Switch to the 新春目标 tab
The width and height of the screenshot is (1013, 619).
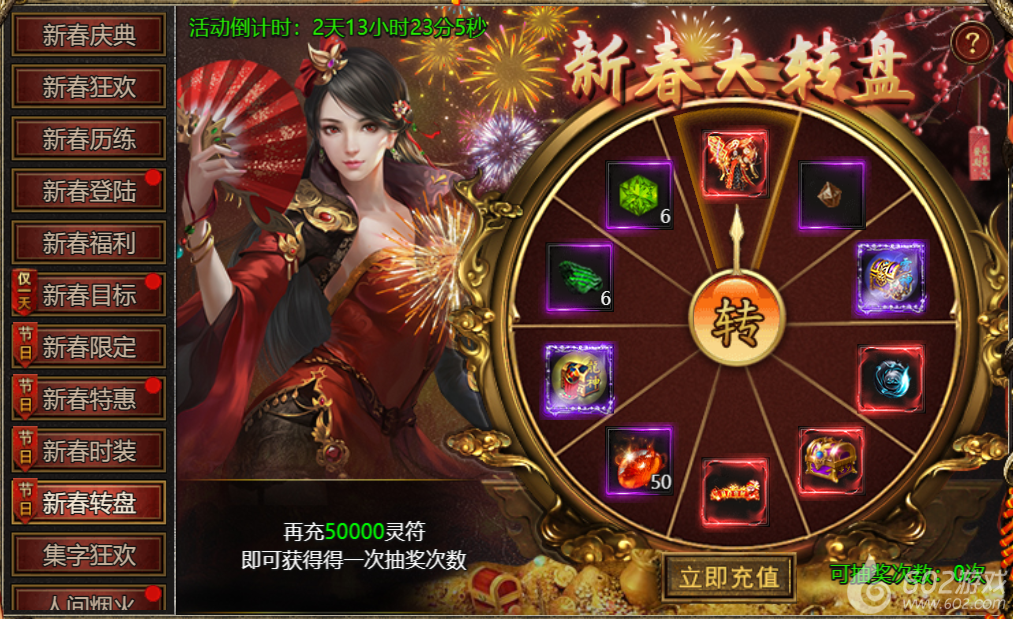(x=88, y=294)
